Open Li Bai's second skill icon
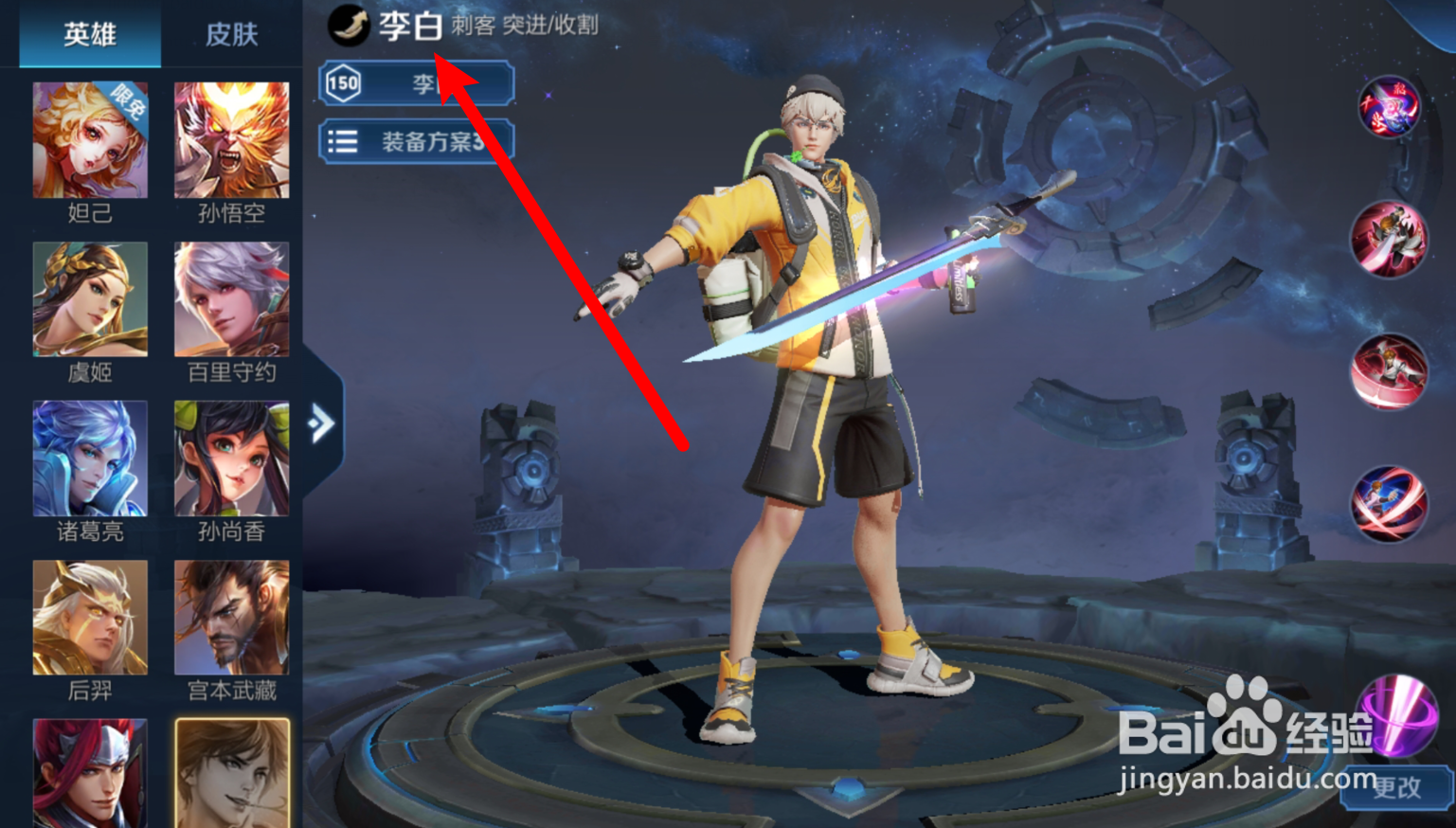The height and width of the screenshot is (828, 1456). (1389, 371)
